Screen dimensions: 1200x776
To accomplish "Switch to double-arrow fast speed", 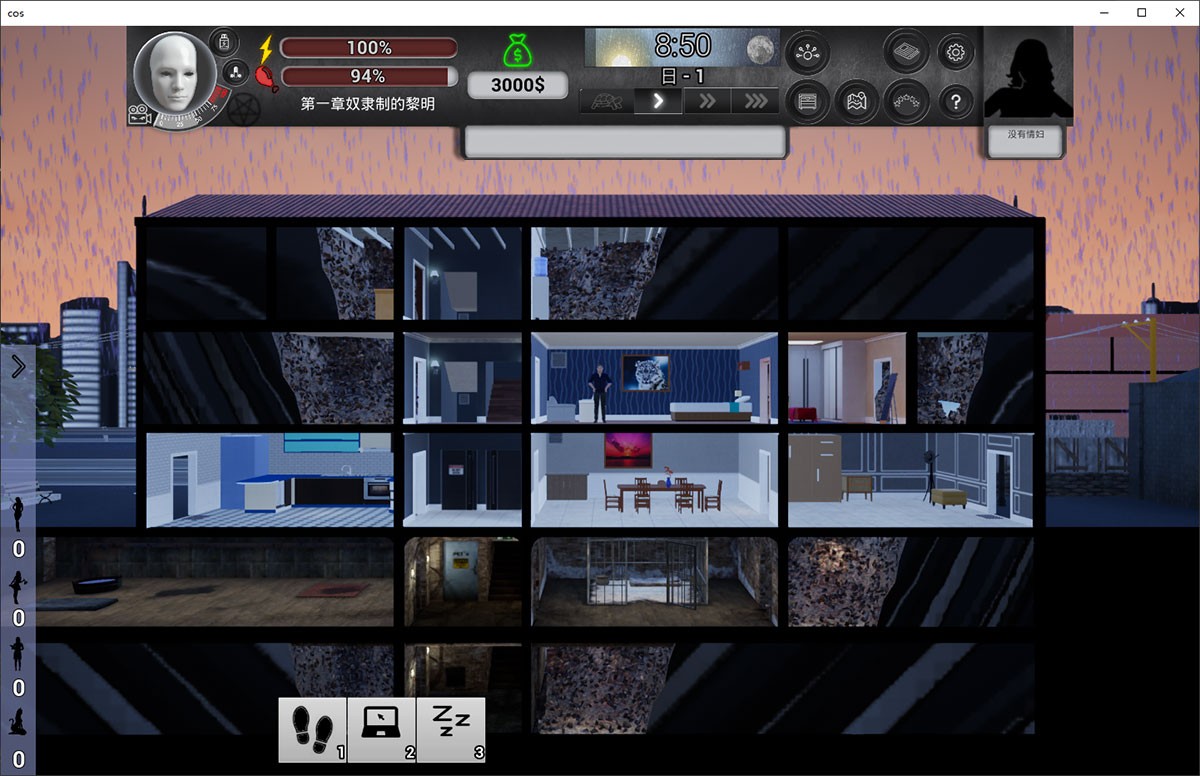I will point(707,101).
